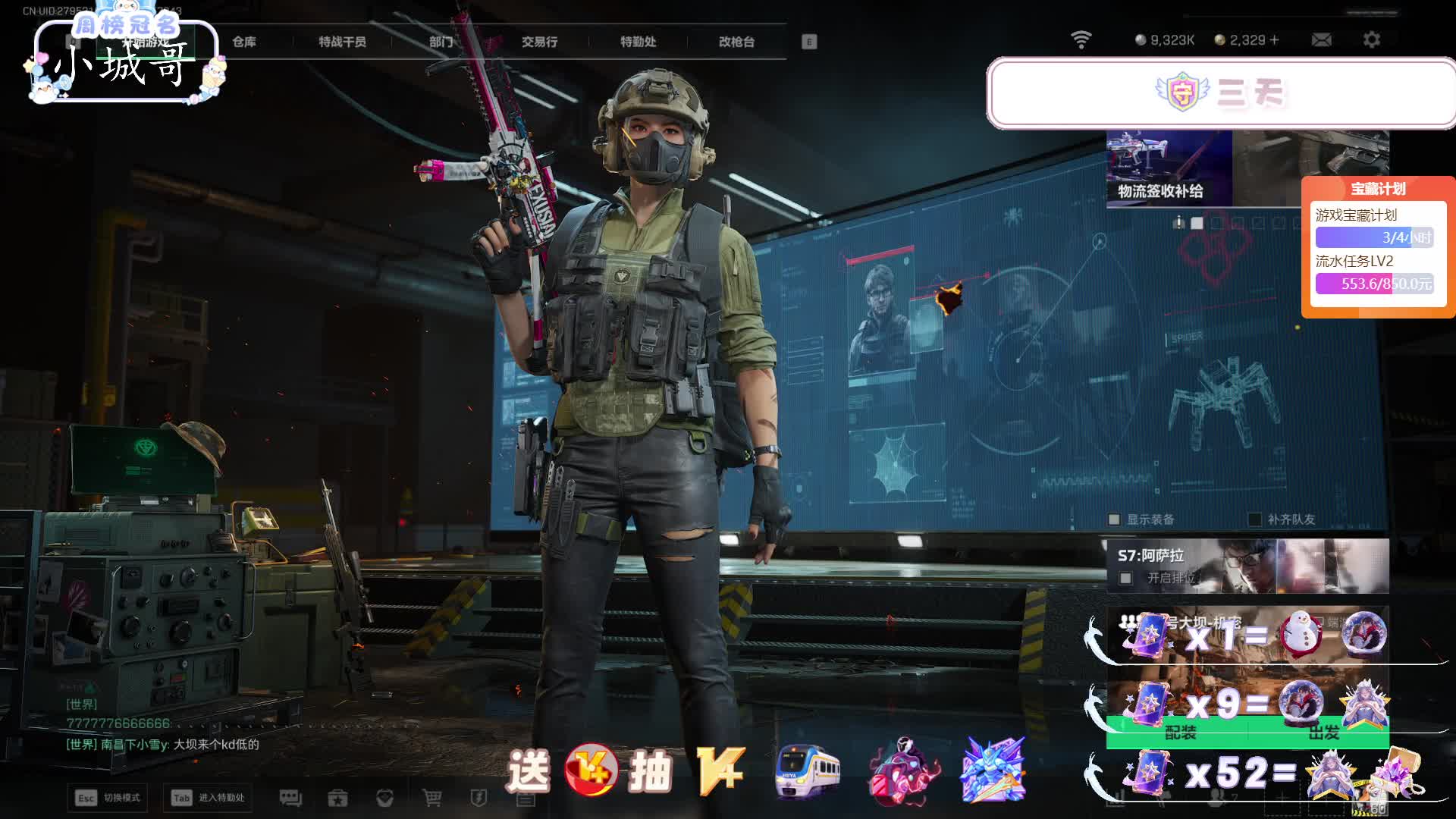This screenshot has height=819, width=1456.
Task: Open the chat speech-bubble icon
Action: [x=290, y=798]
